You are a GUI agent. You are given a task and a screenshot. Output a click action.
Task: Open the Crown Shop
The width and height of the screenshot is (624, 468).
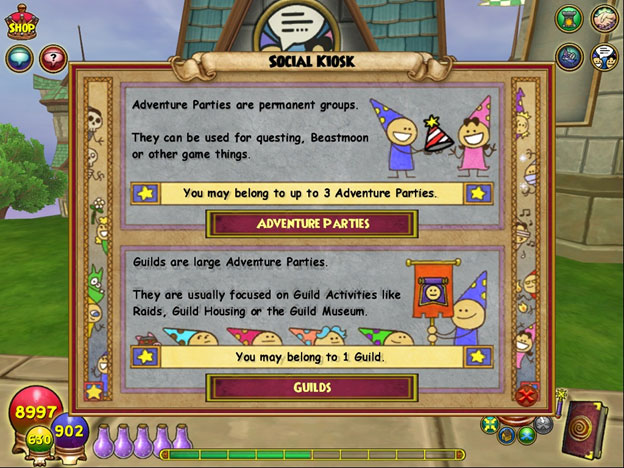pyautogui.click(x=21, y=24)
